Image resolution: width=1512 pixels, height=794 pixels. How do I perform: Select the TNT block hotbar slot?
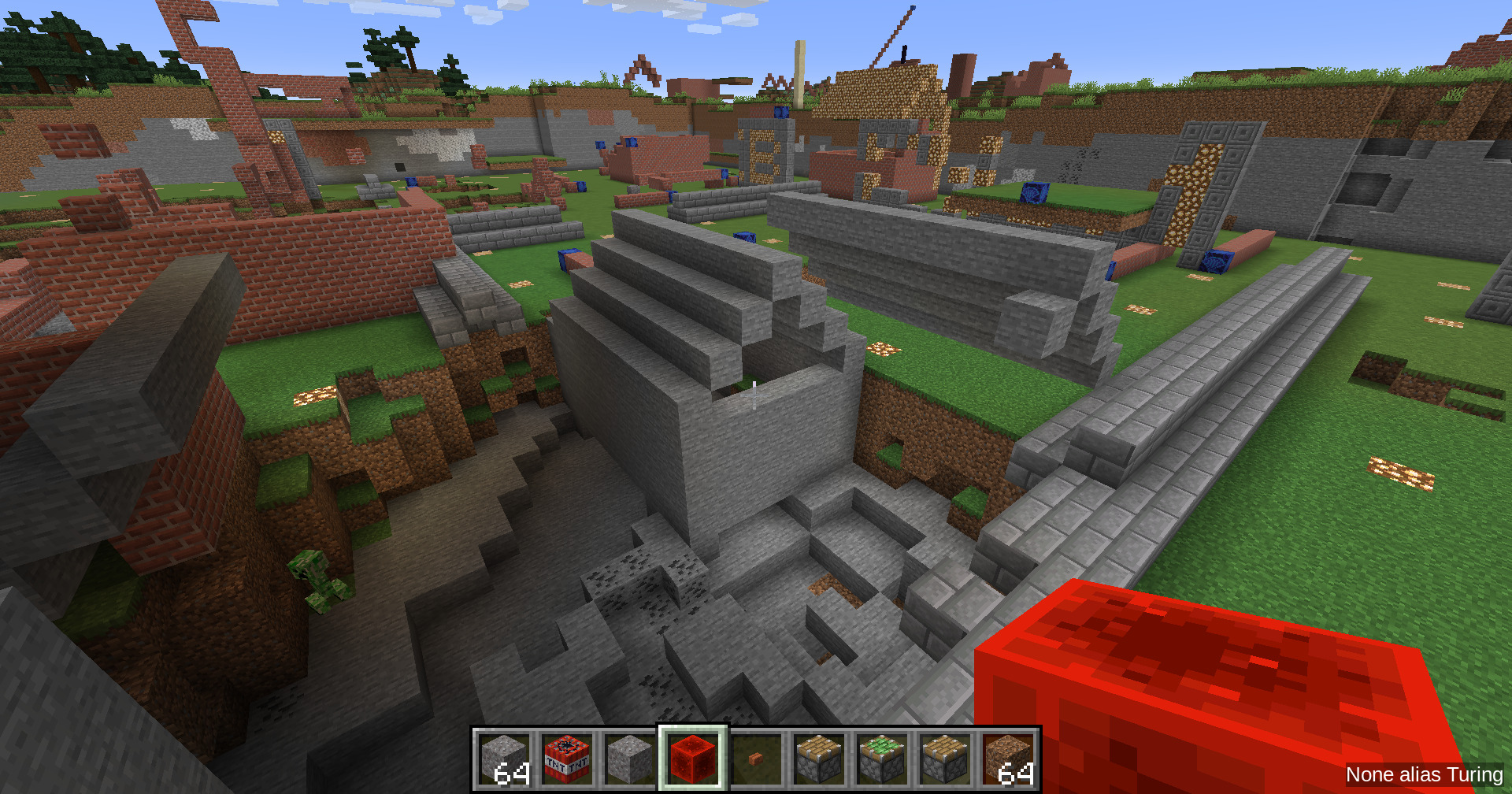click(567, 759)
